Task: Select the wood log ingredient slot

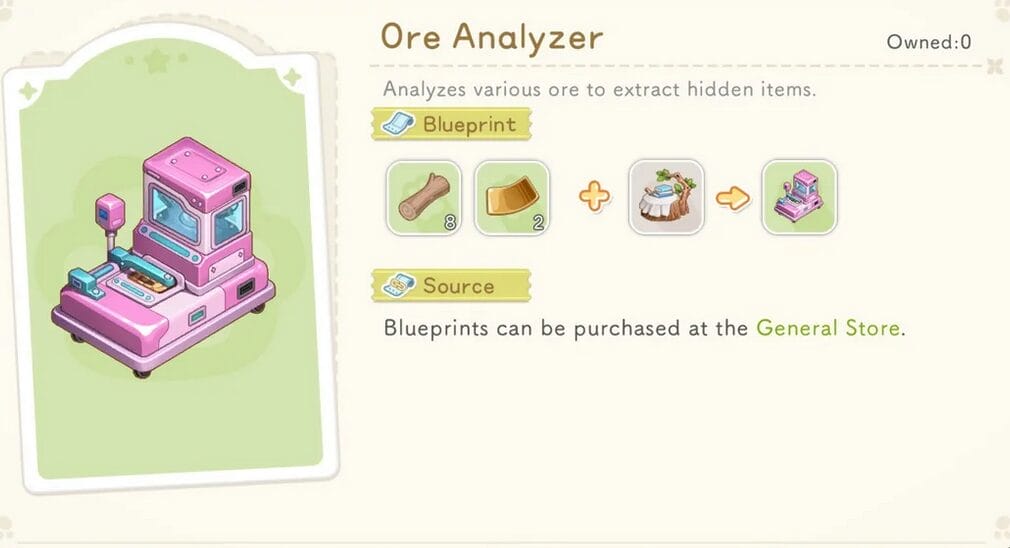Action: tap(423, 198)
